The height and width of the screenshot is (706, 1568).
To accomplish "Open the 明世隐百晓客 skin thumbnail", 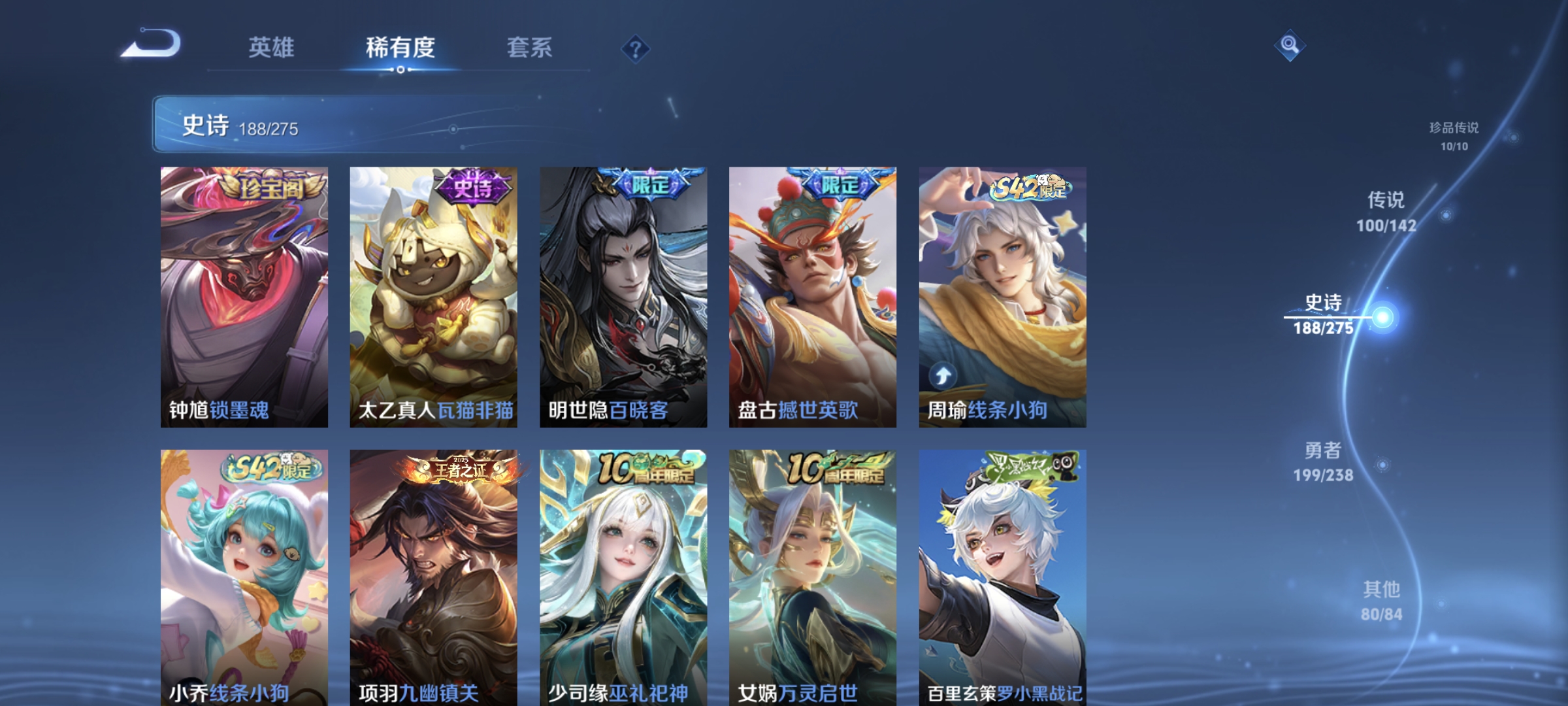I will coord(623,294).
